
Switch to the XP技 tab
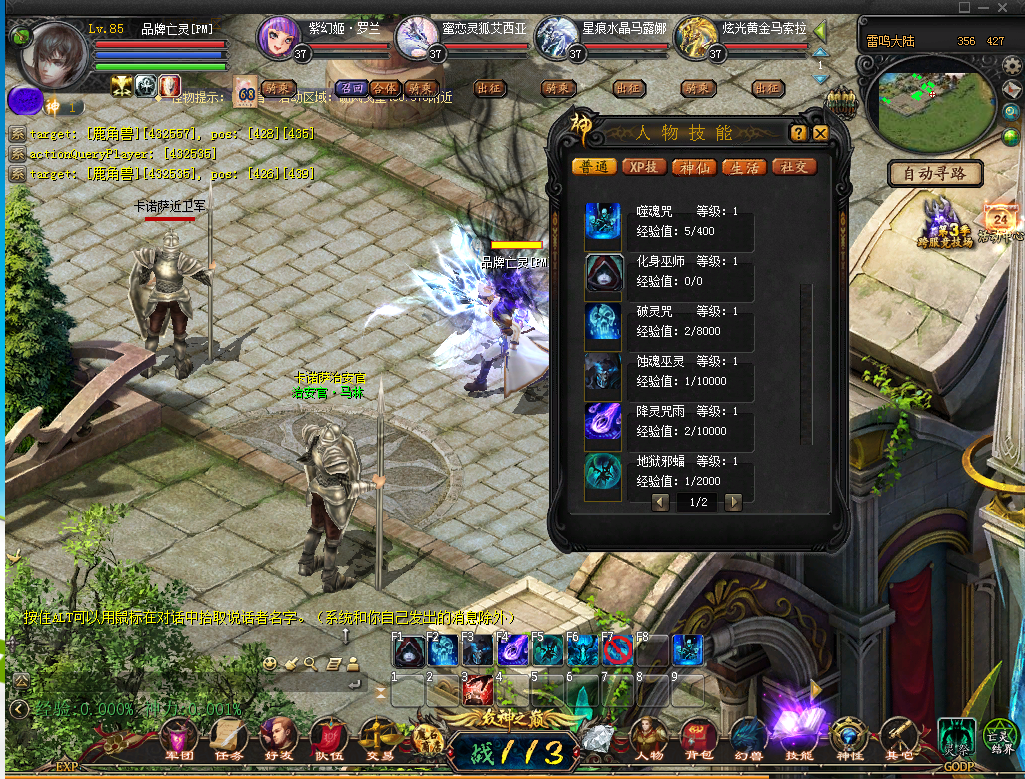[x=645, y=167]
